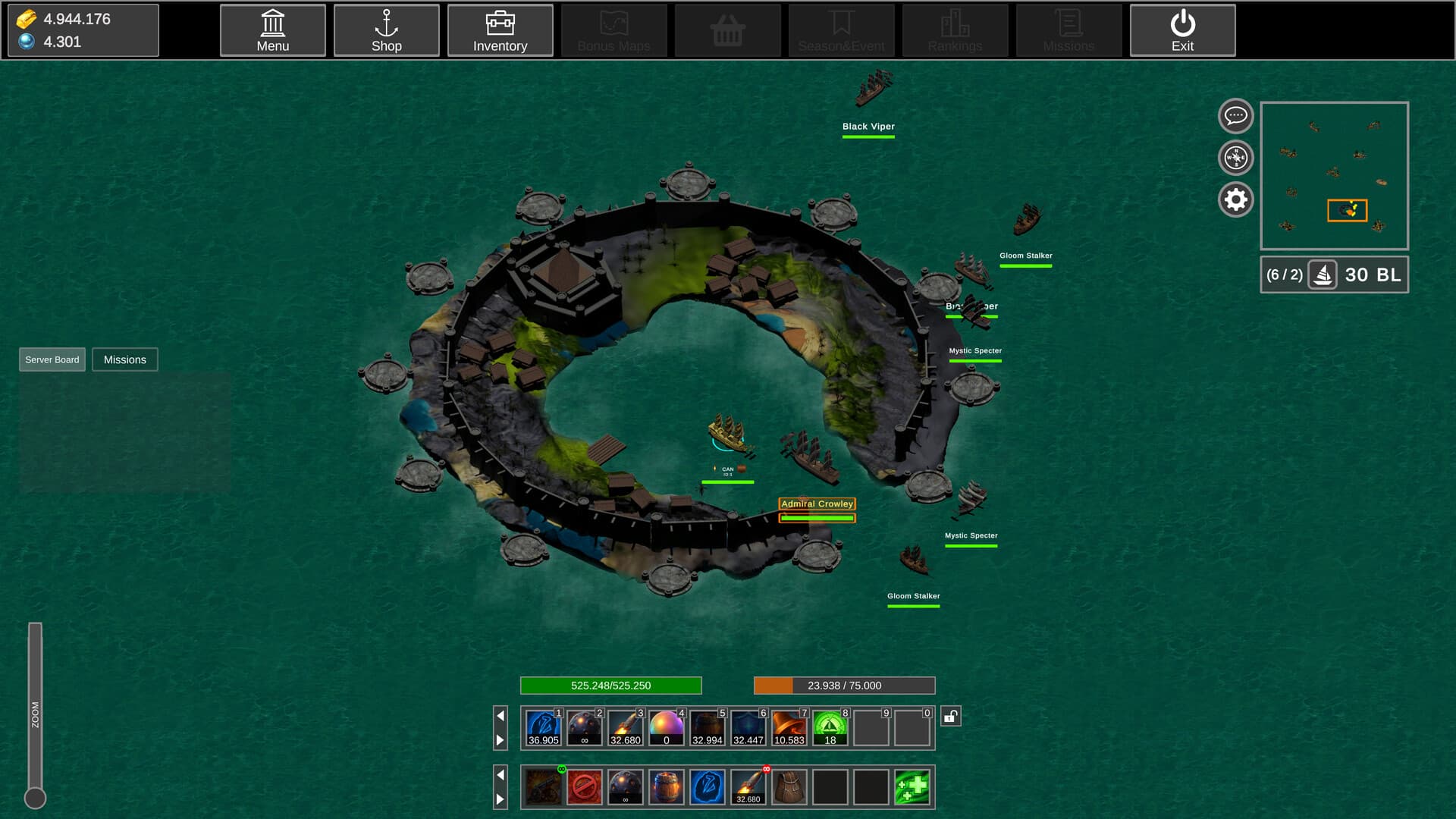Open the Server Board

pyautogui.click(x=52, y=359)
